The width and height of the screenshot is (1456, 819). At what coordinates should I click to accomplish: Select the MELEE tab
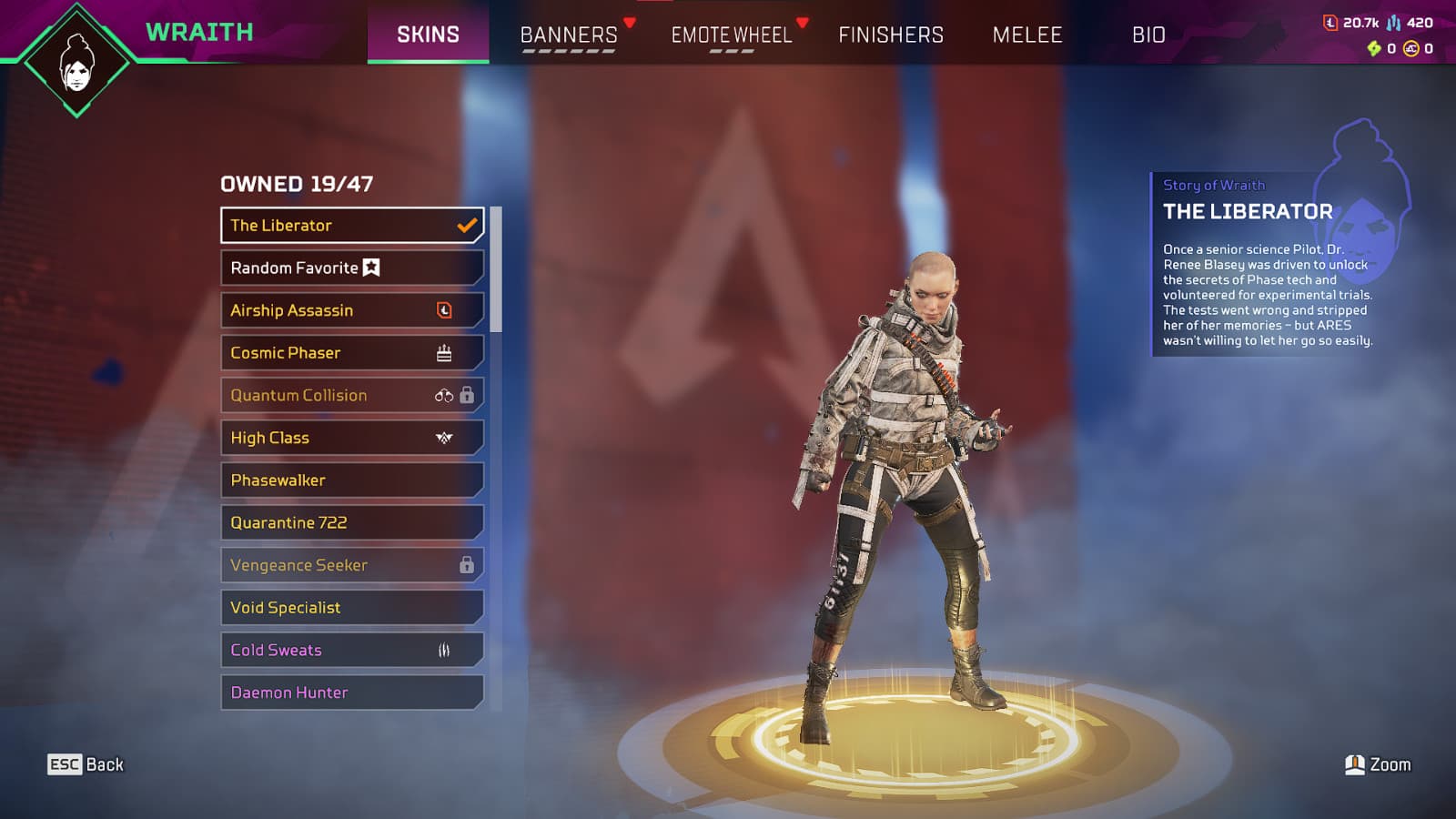click(1026, 35)
